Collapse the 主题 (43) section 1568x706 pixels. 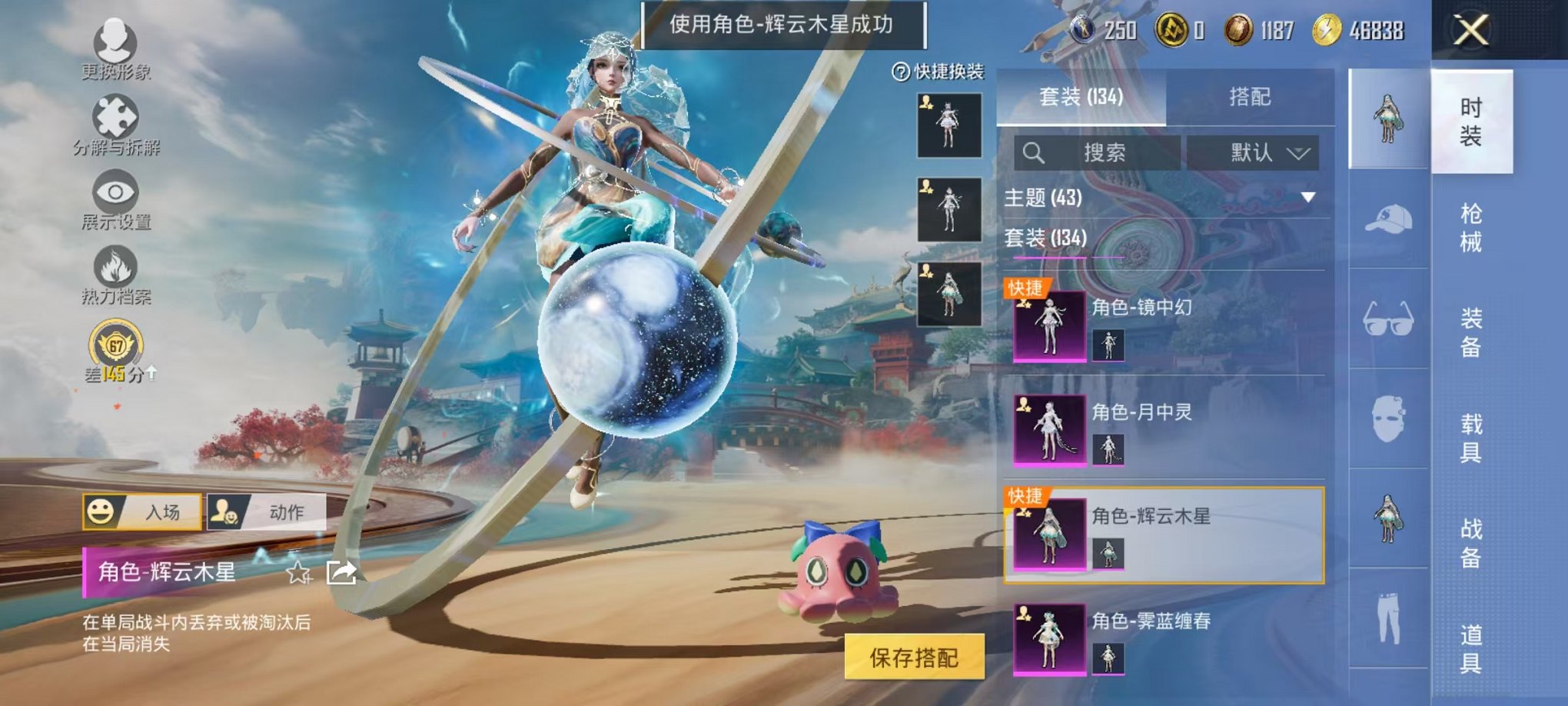point(1152,196)
